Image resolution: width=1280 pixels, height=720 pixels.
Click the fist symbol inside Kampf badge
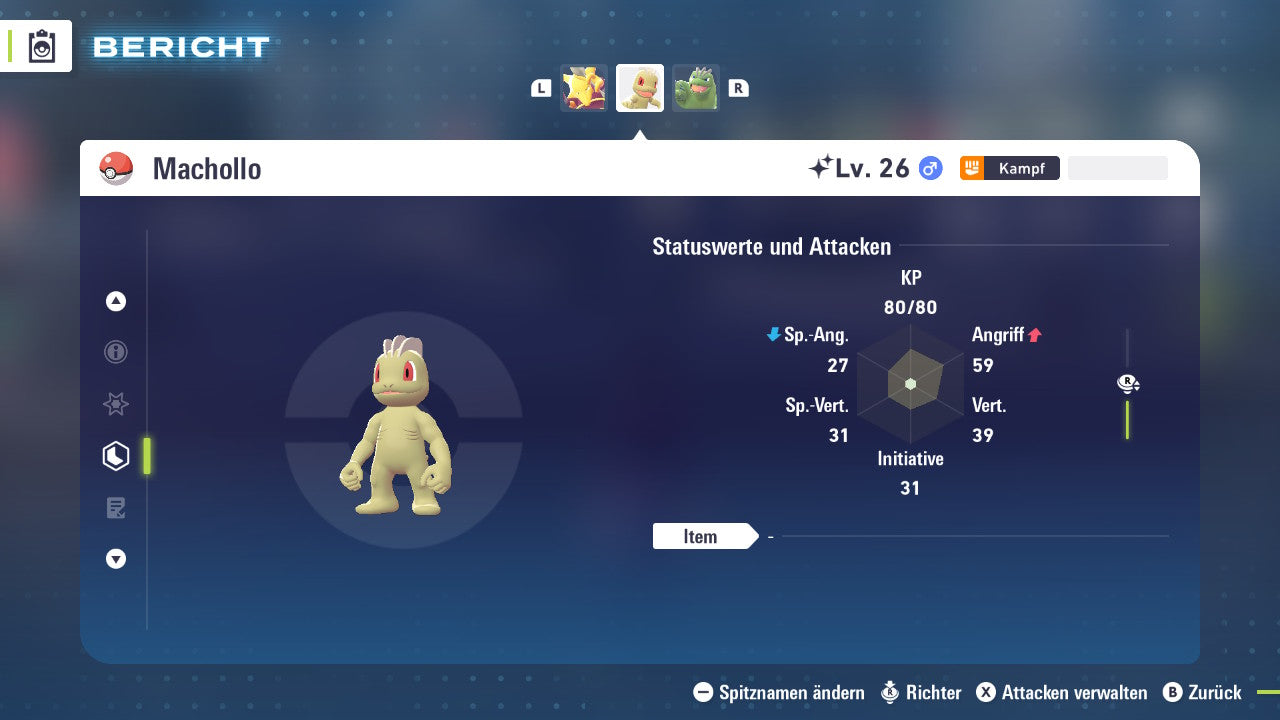[972, 168]
